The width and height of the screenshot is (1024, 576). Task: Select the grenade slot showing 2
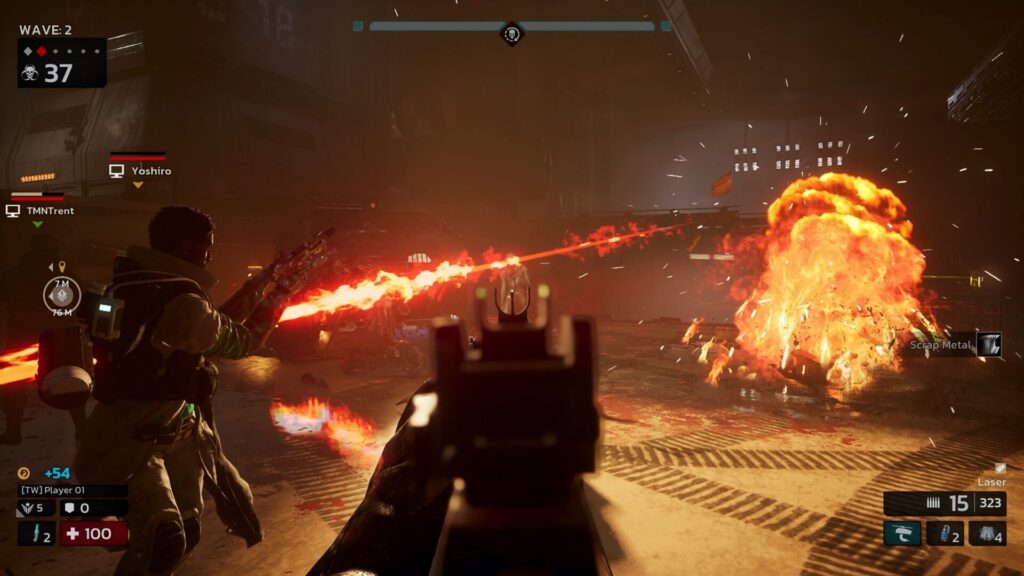[945, 534]
